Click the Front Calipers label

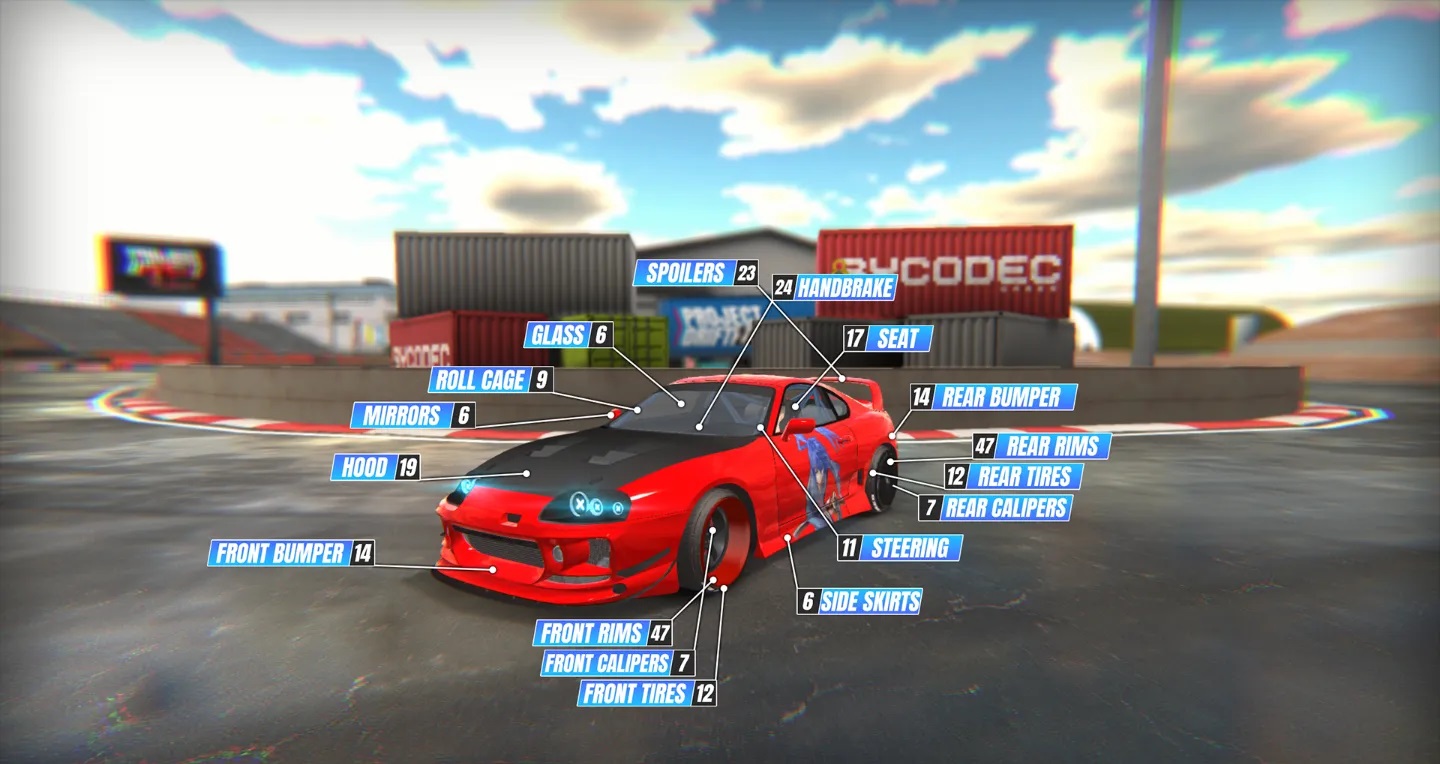click(x=606, y=663)
